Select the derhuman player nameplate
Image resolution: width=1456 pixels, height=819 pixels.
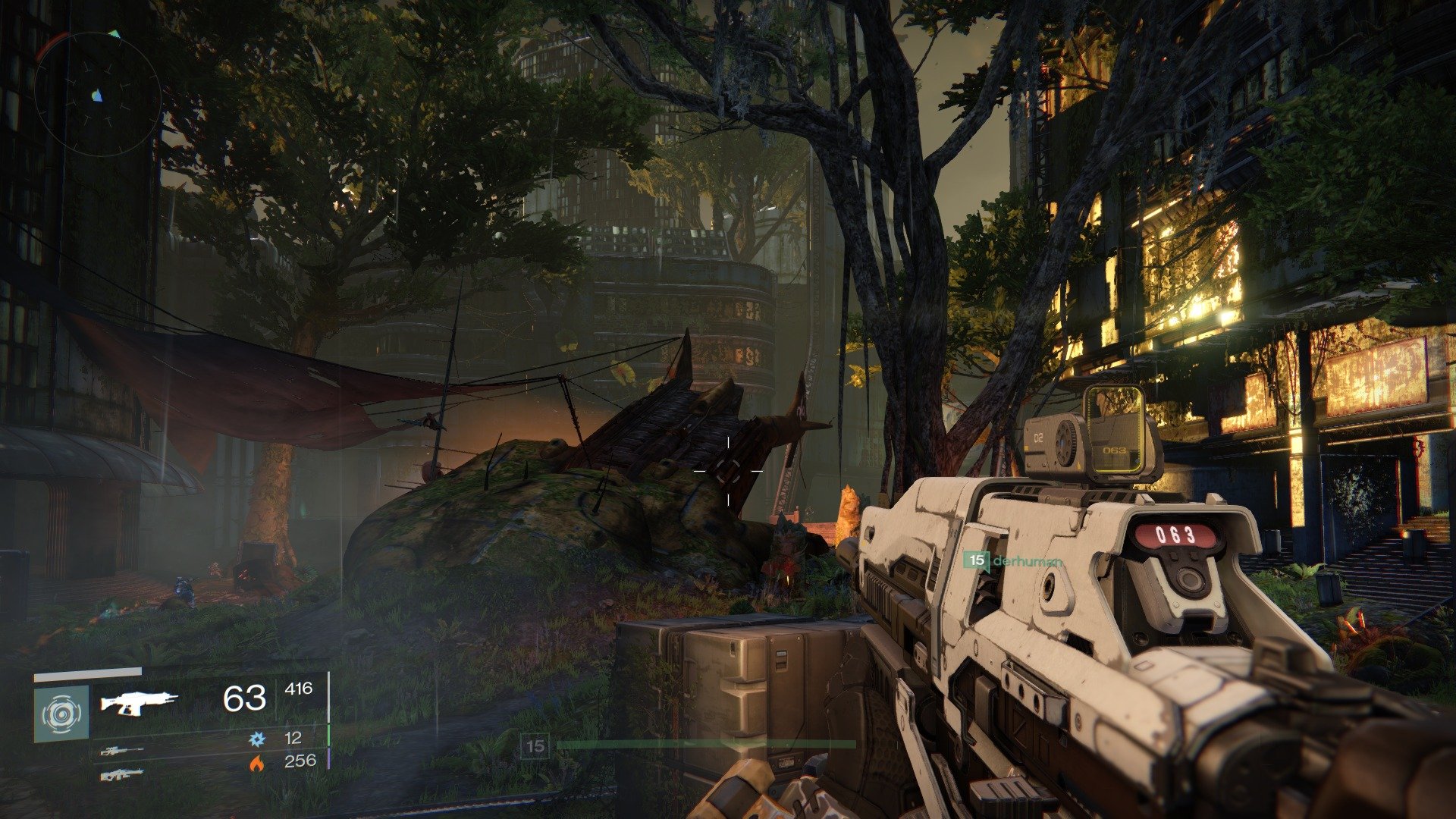point(1013,561)
